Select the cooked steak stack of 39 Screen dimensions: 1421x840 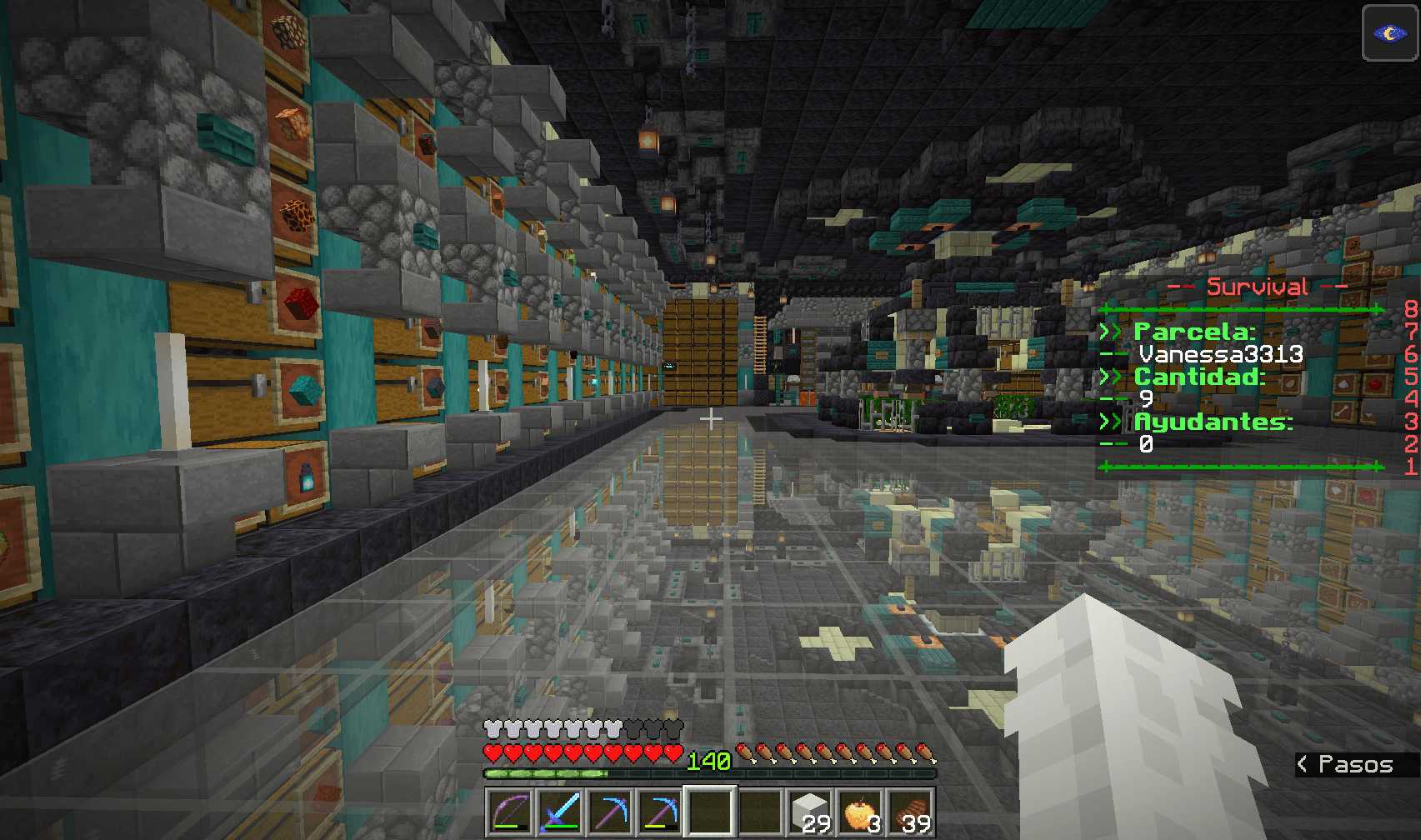(x=910, y=811)
